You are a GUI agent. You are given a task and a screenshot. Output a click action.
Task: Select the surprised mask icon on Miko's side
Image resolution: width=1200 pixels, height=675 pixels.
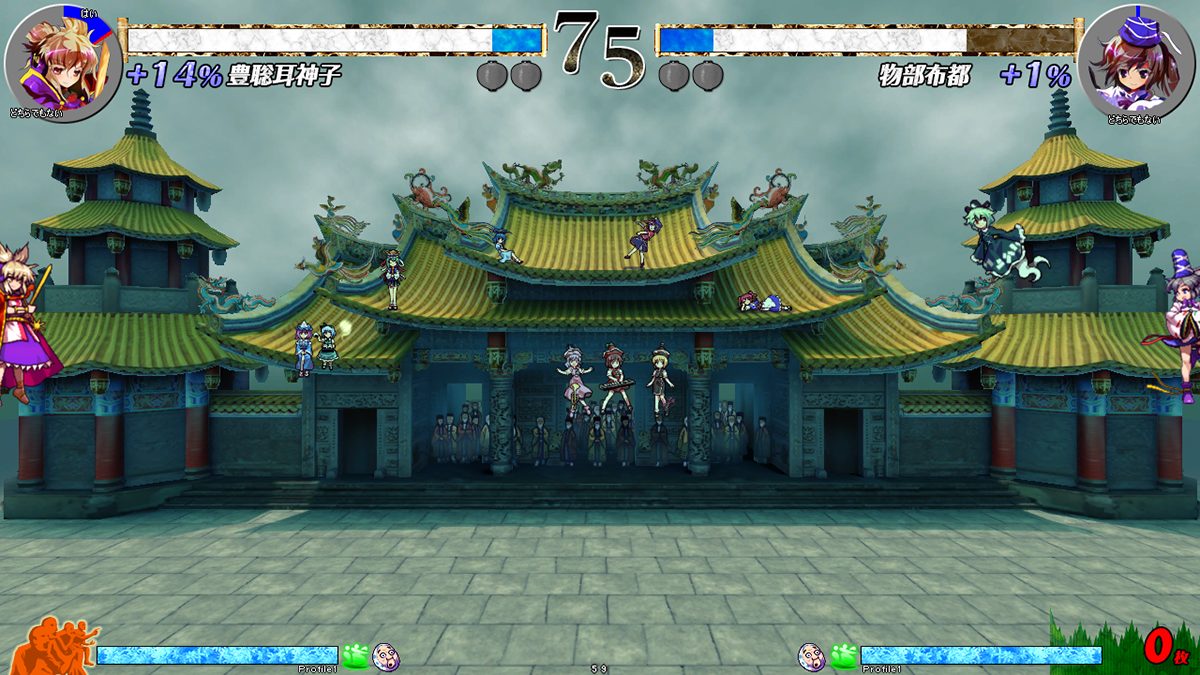tap(386, 656)
